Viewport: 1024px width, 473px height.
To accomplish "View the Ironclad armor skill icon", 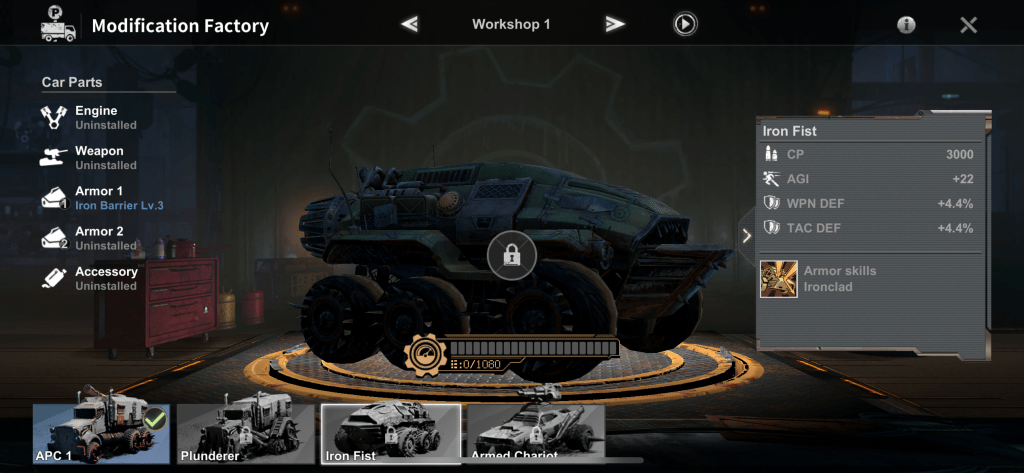I will point(778,278).
